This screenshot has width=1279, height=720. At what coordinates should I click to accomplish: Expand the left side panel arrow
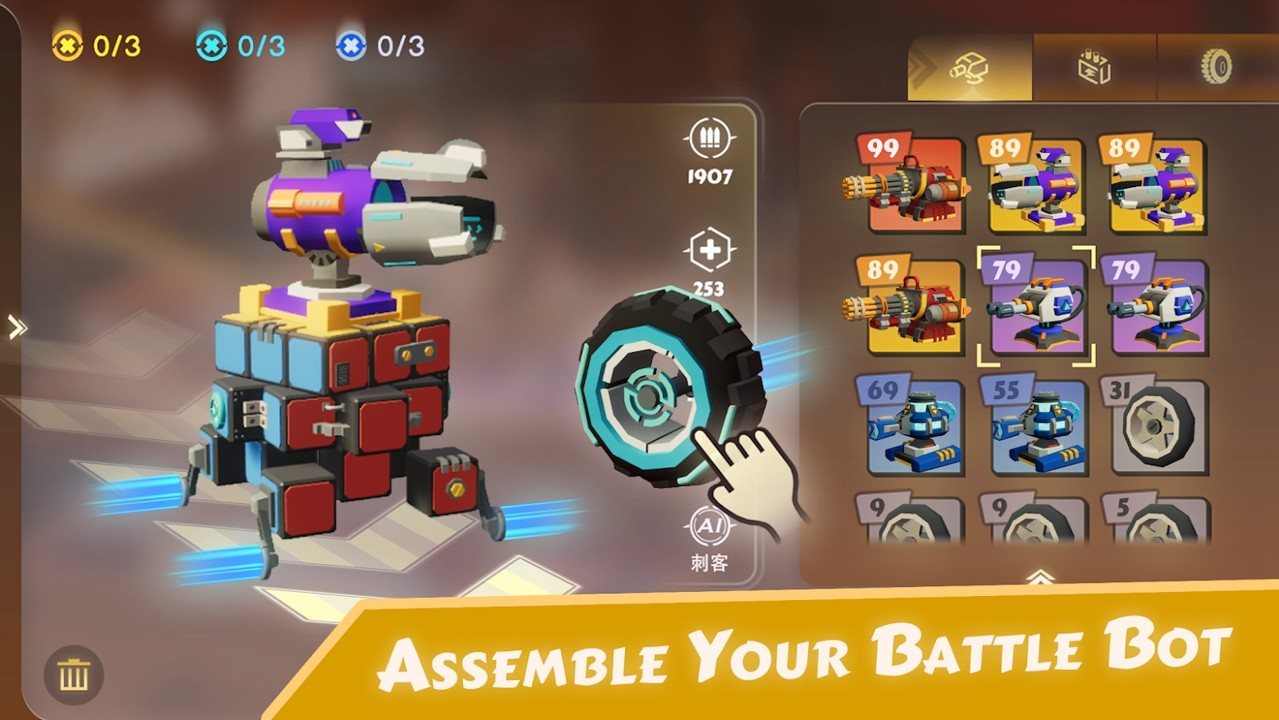16,327
